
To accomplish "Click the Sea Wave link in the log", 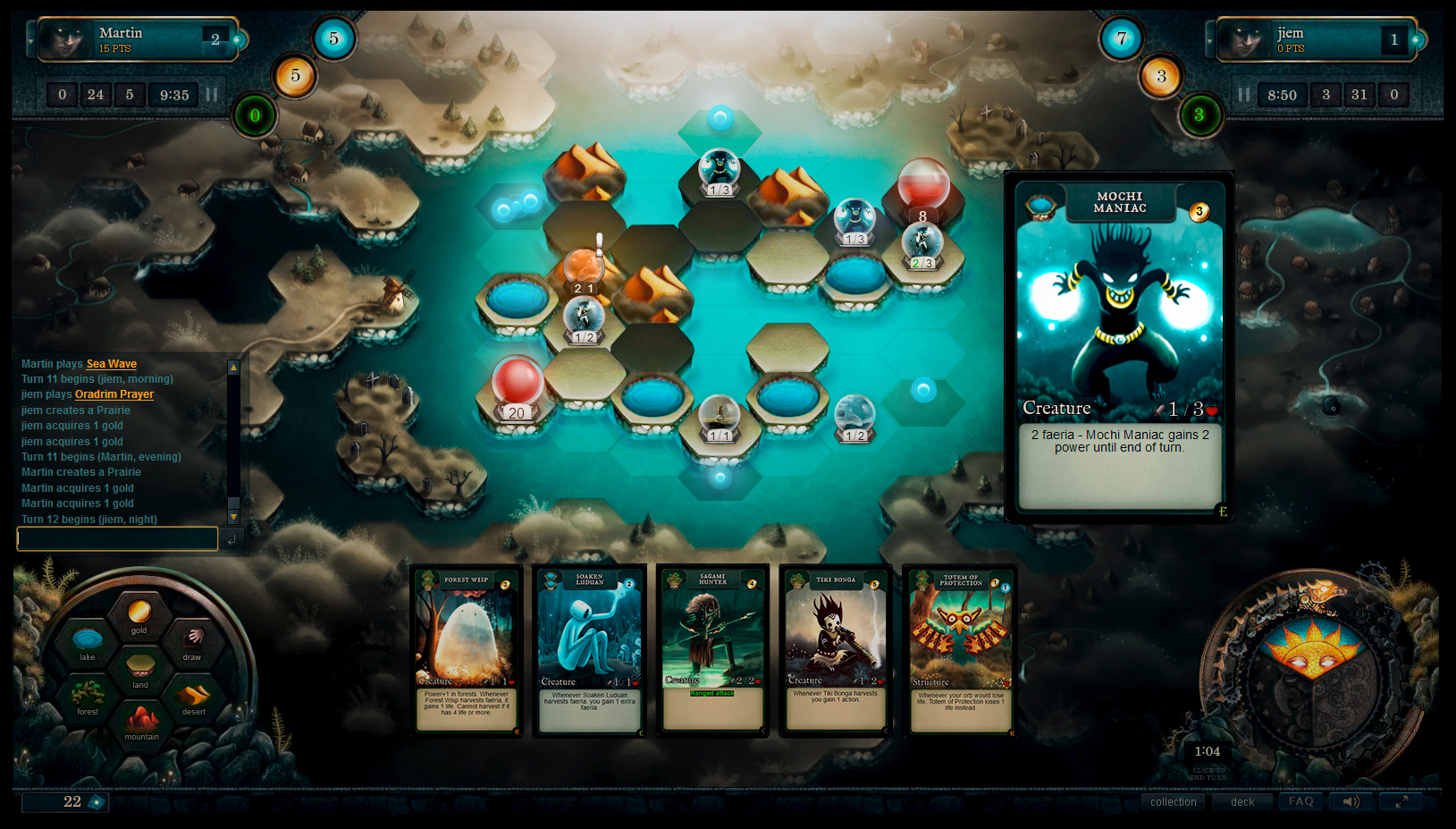I will click(x=111, y=363).
